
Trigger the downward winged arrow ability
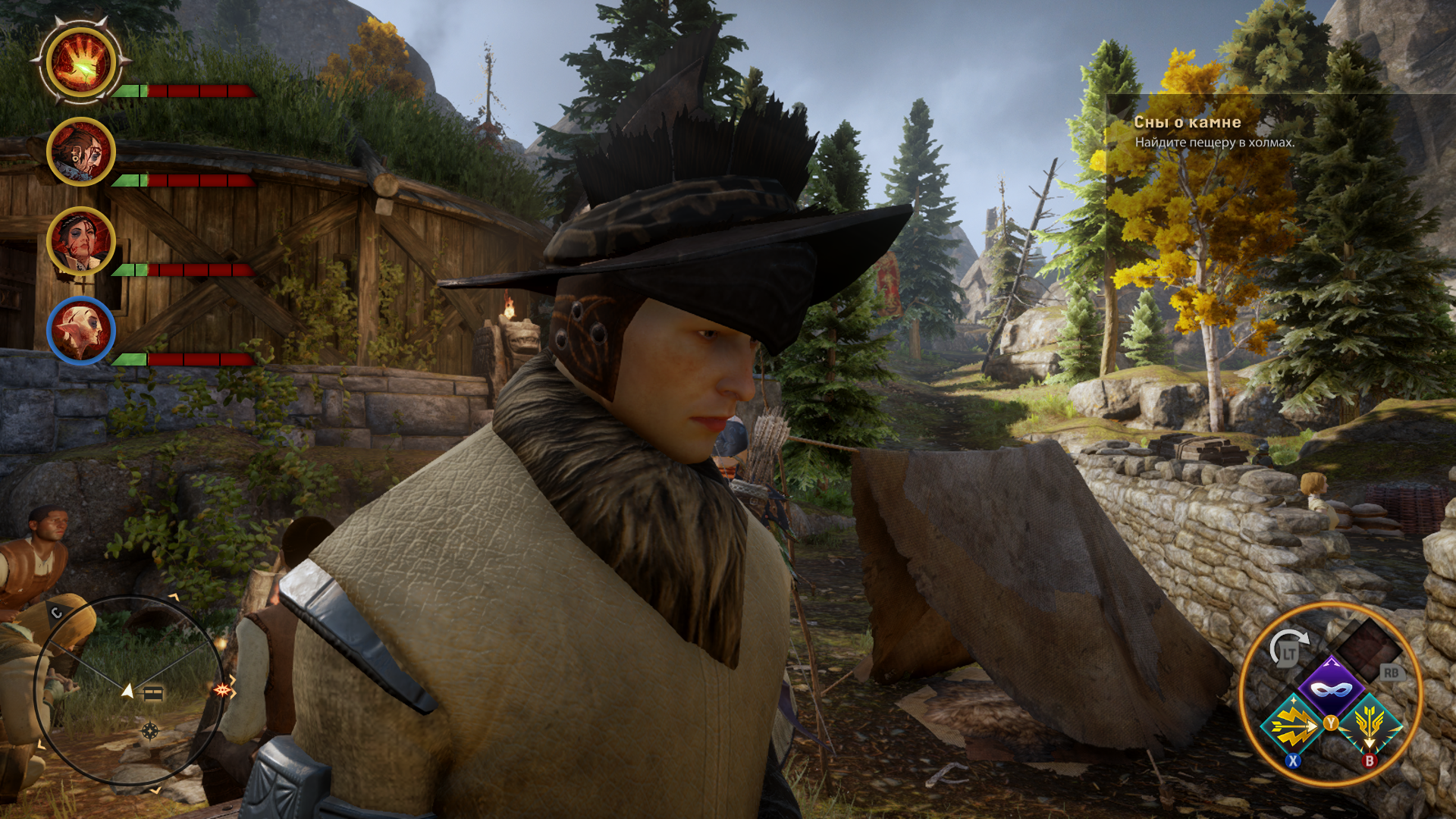pyautogui.click(x=1369, y=726)
